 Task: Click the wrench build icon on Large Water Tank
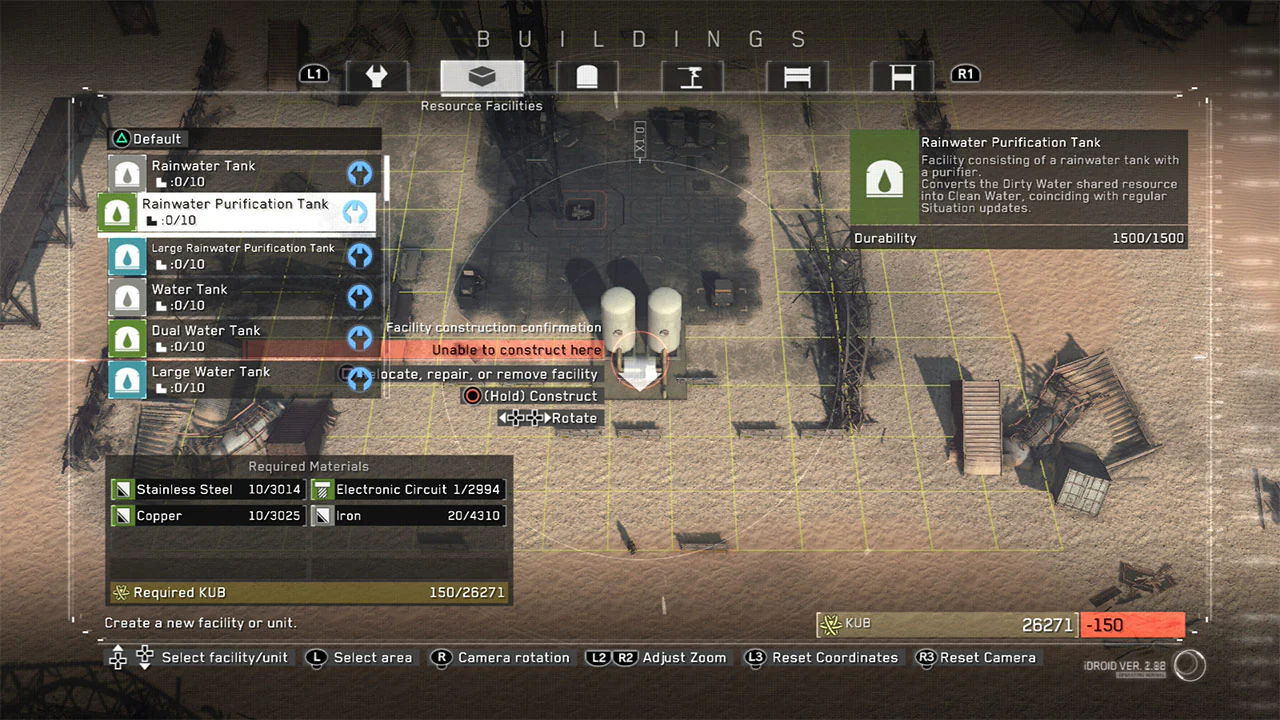pos(359,379)
